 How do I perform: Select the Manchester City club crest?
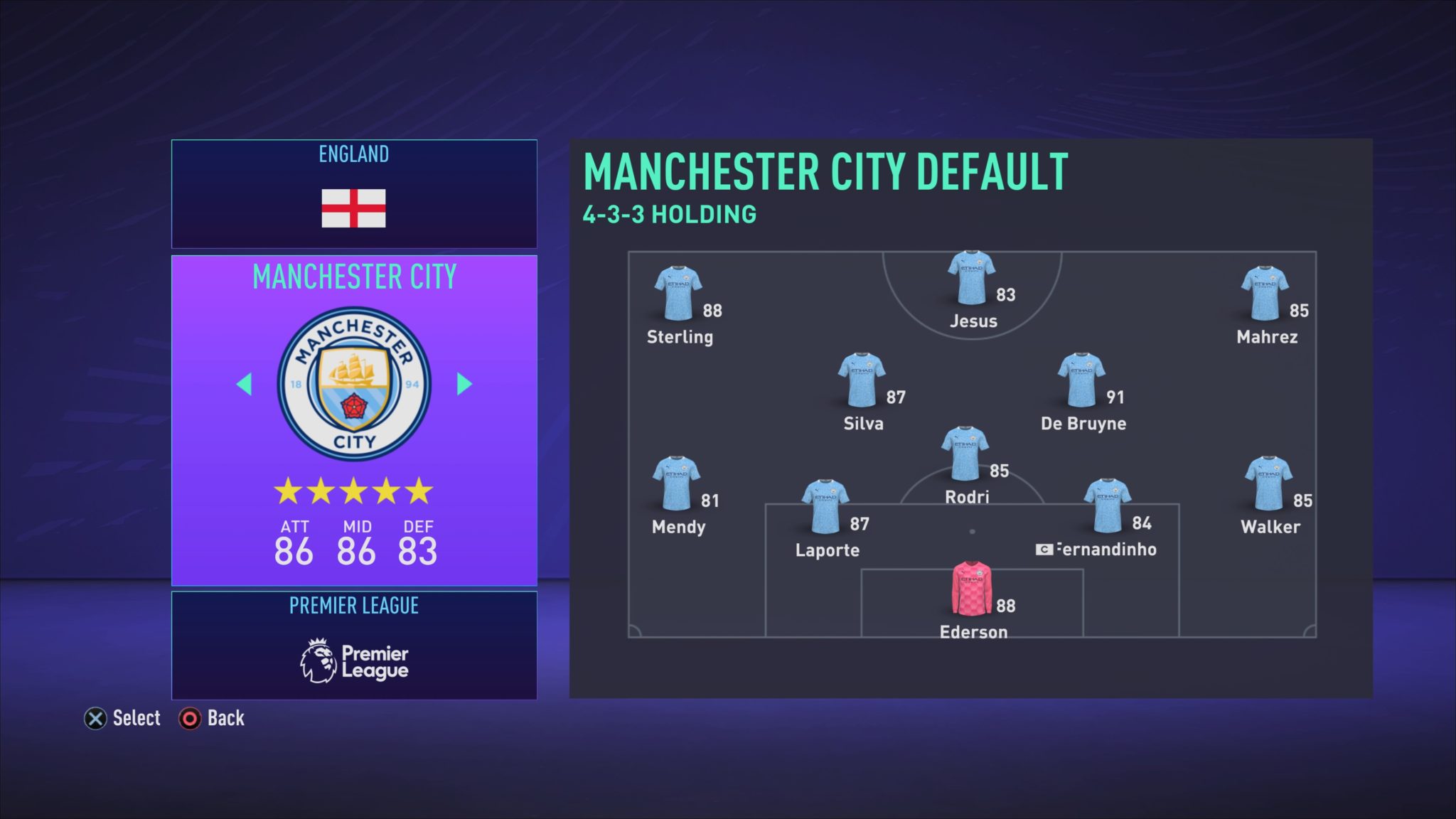354,384
